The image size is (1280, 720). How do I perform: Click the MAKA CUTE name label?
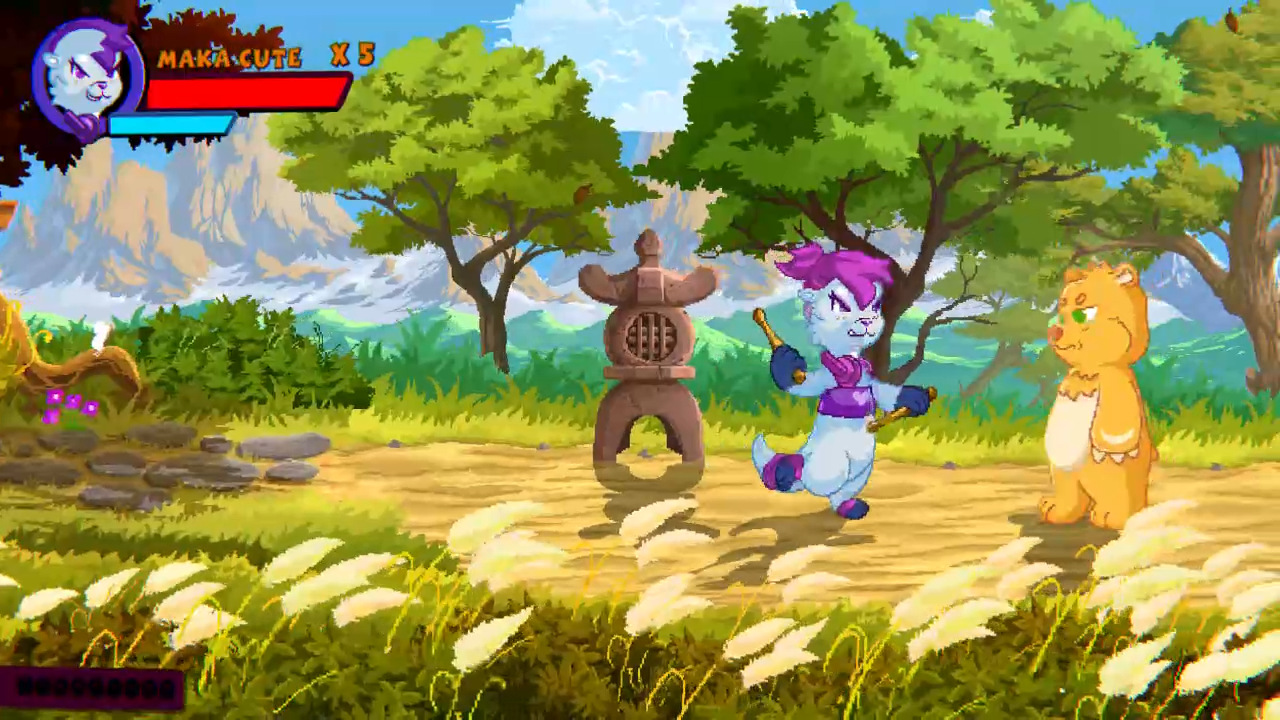(230, 58)
